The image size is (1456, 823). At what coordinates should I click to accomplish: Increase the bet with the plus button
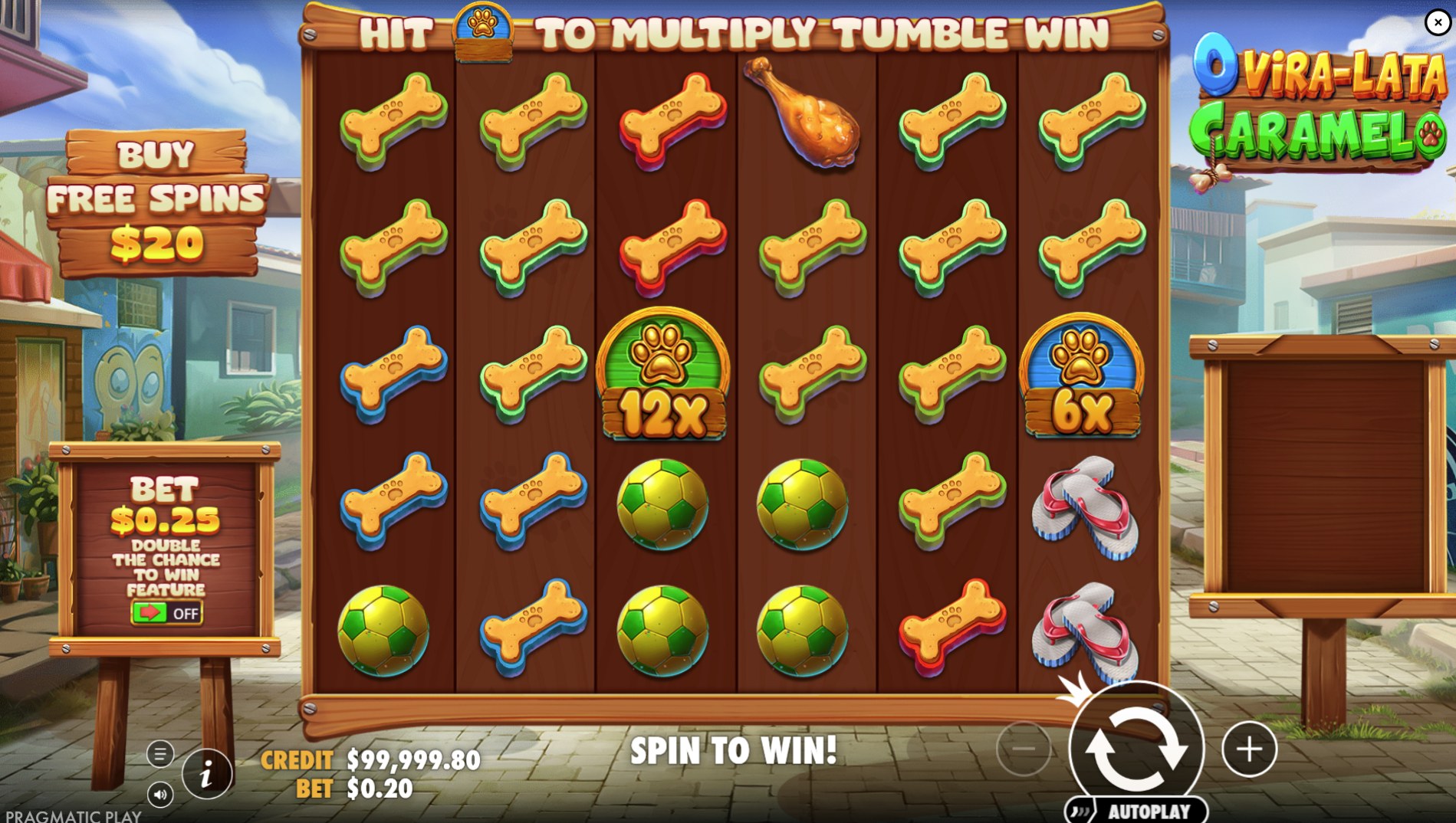click(1249, 749)
